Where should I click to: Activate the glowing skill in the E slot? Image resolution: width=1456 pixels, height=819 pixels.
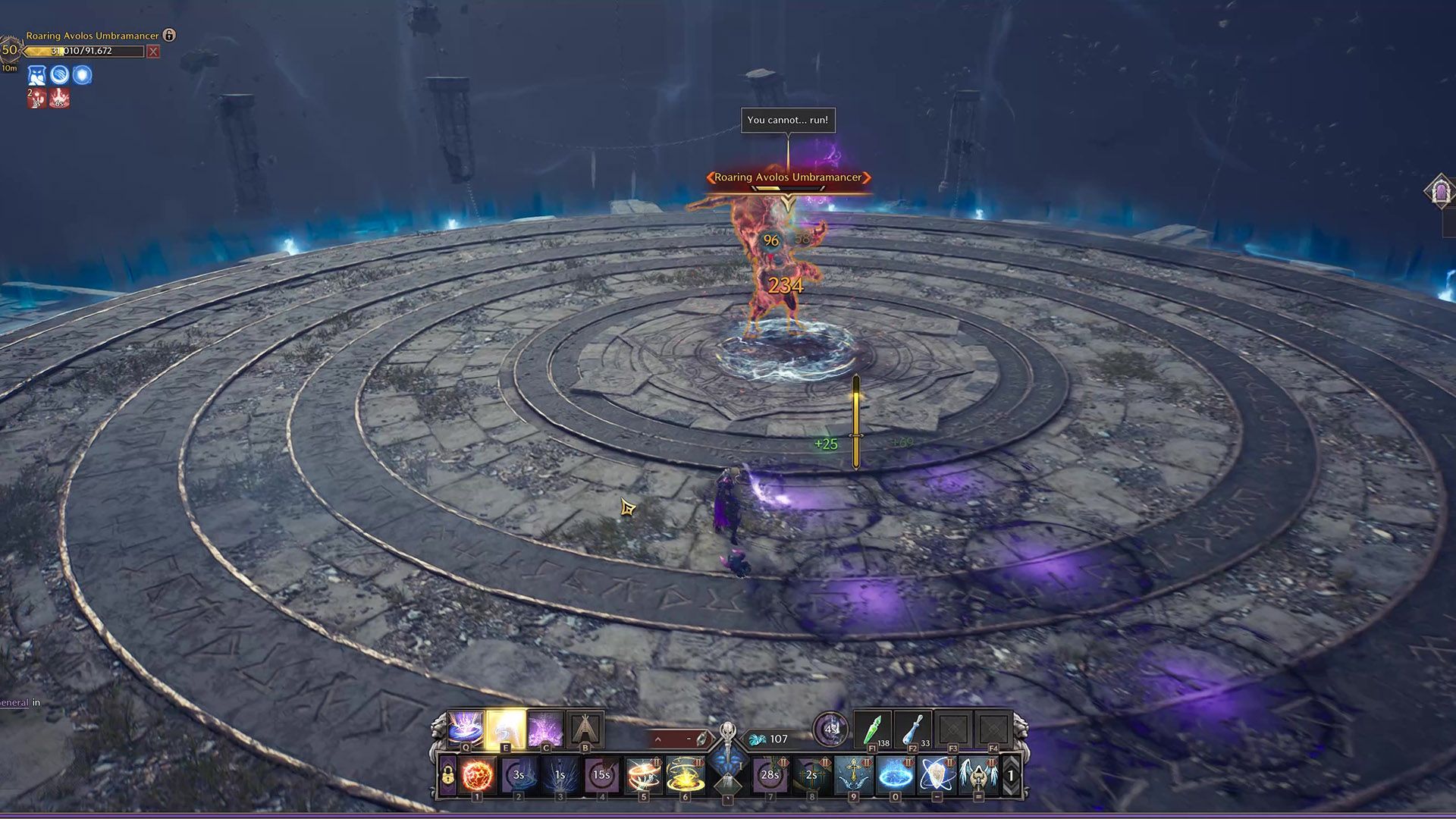click(504, 727)
